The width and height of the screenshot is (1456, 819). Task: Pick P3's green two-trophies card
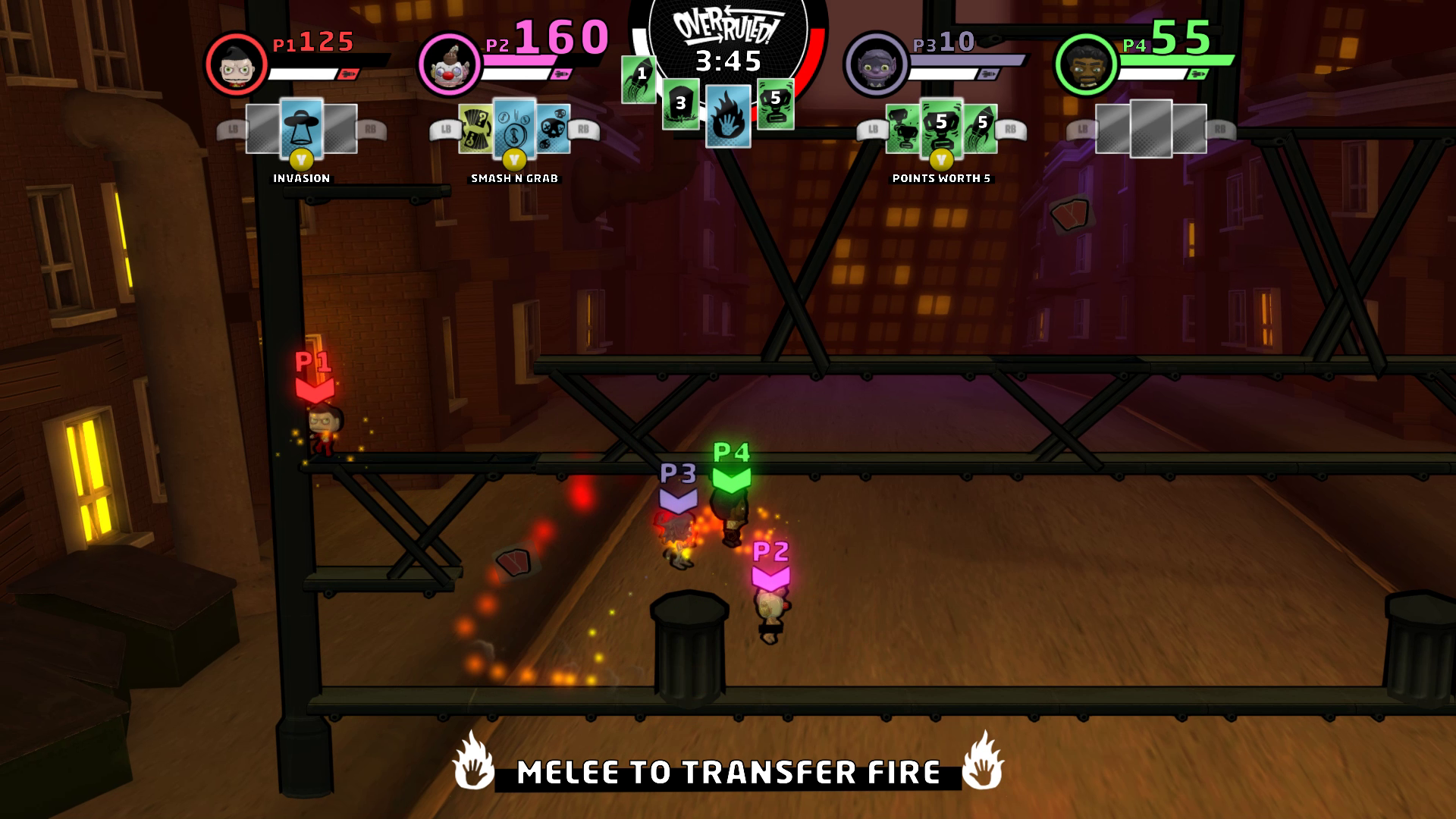coord(902,129)
